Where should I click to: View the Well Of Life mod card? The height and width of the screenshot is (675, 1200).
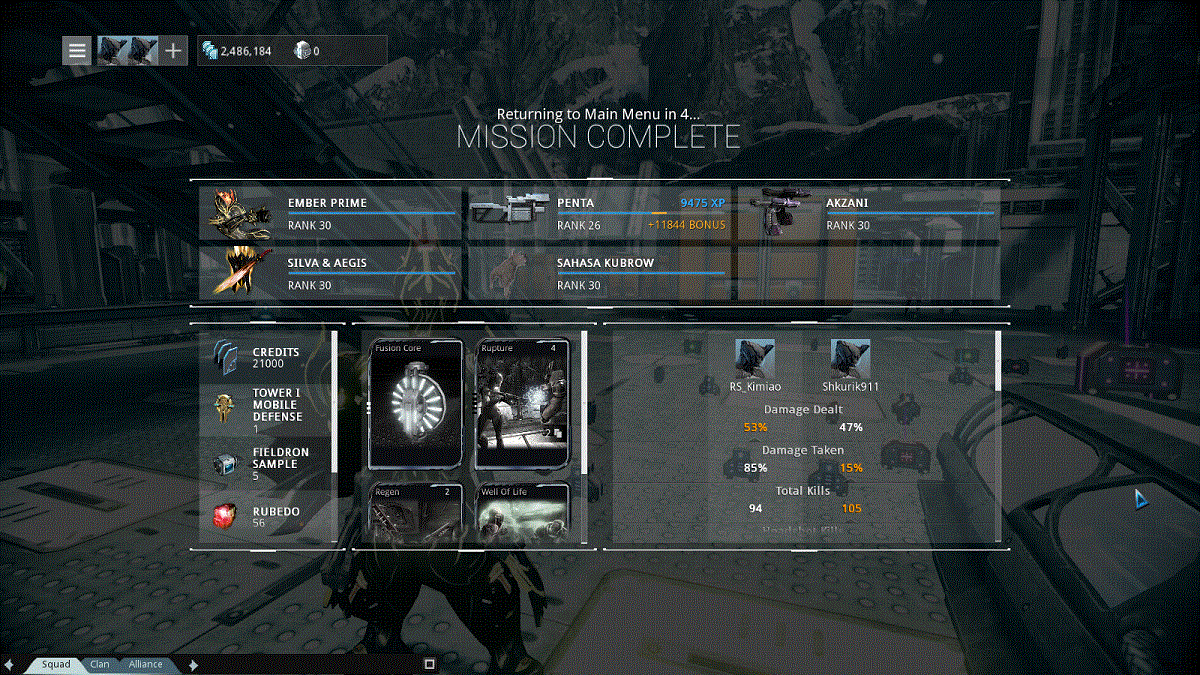(522, 512)
